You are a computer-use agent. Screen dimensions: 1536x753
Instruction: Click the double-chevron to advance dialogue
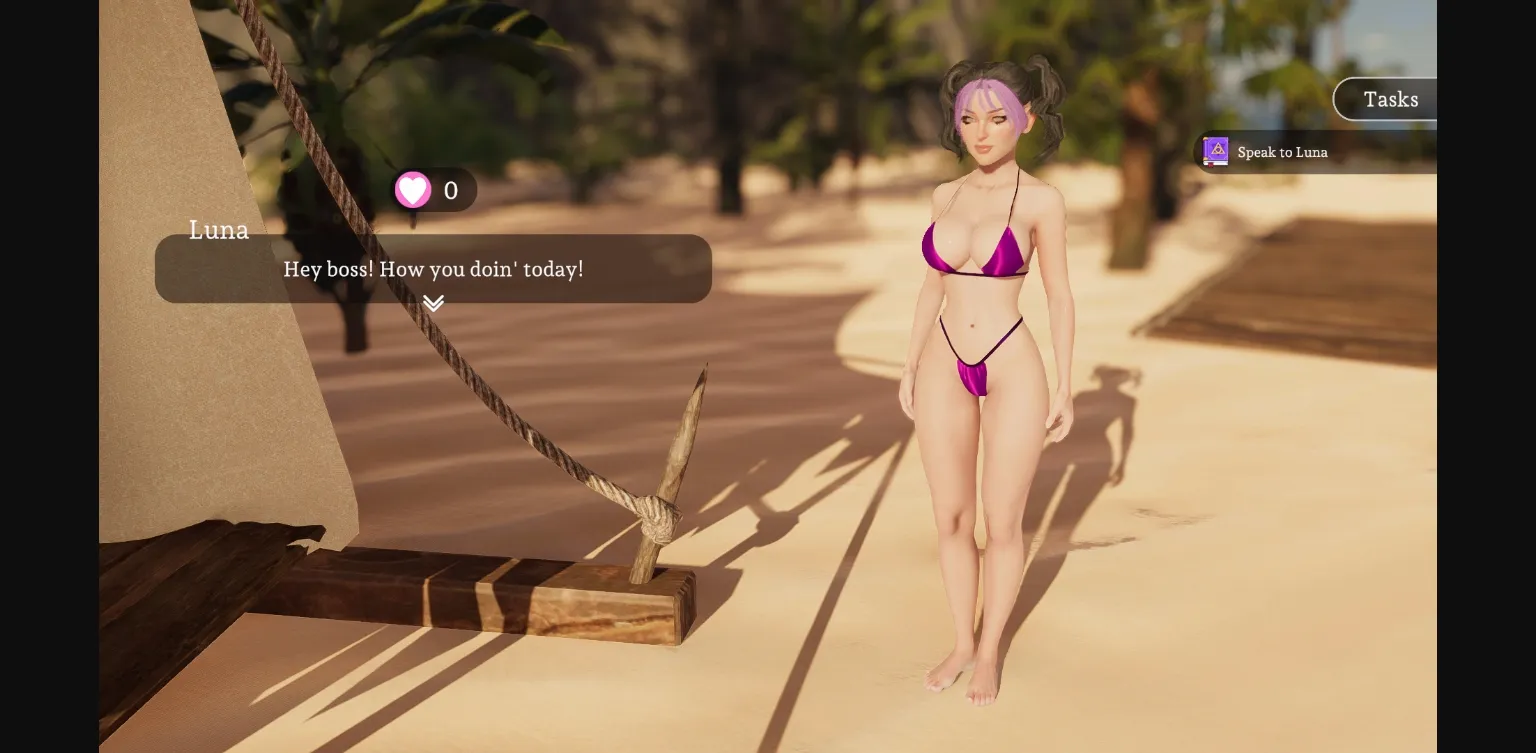pos(433,302)
